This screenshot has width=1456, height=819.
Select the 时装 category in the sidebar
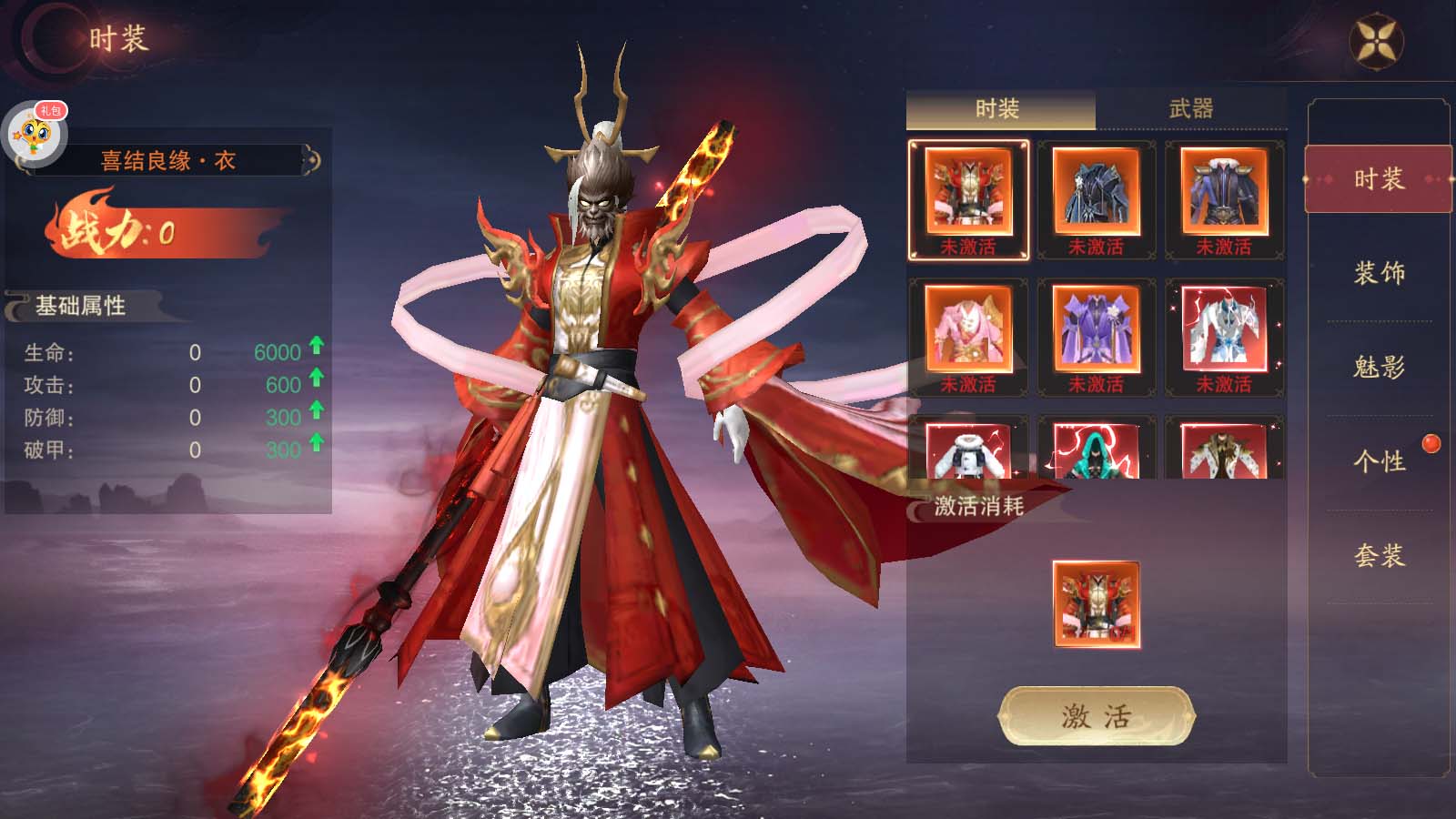click(1379, 179)
